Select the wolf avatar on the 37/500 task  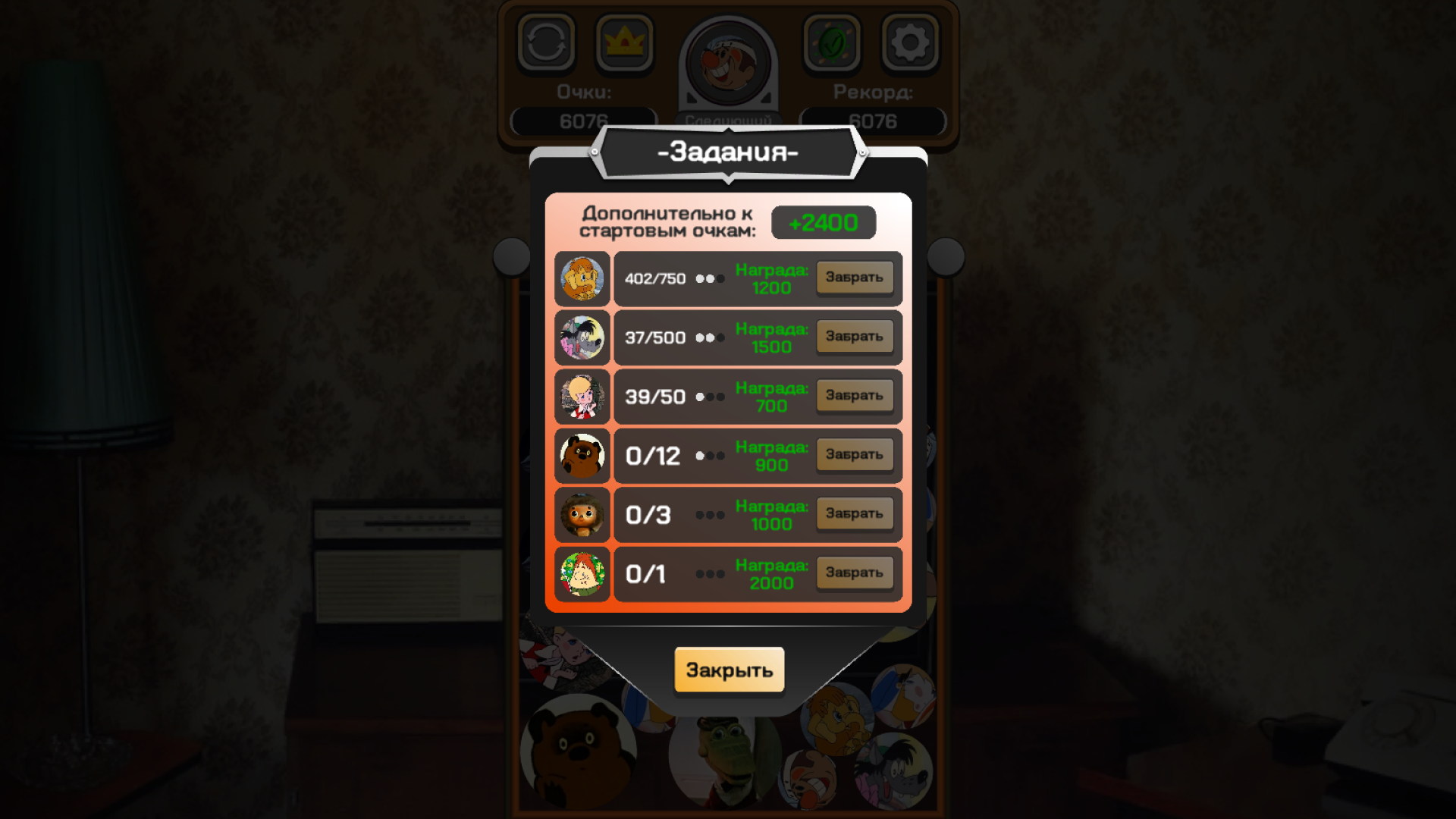(582, 337)
